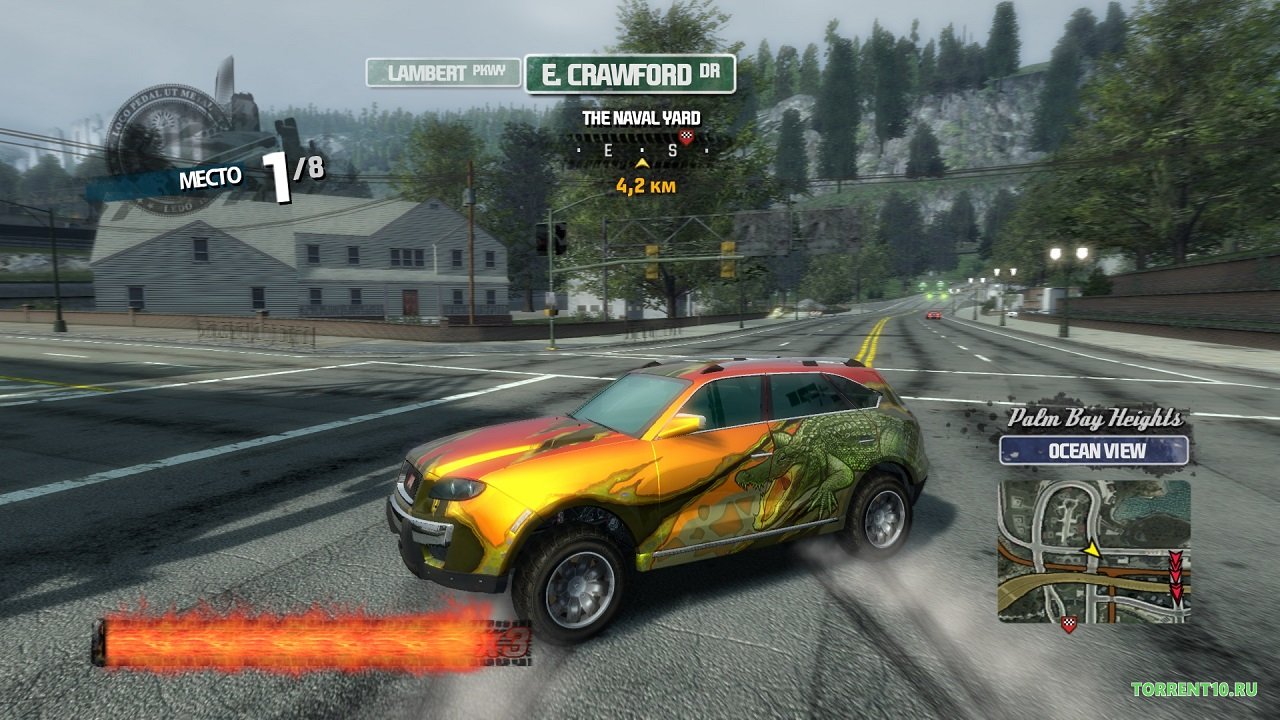Select the Lambert Pkwy street sign
Viewport: 1280px width, 720px height.
[x=443, y=73]
